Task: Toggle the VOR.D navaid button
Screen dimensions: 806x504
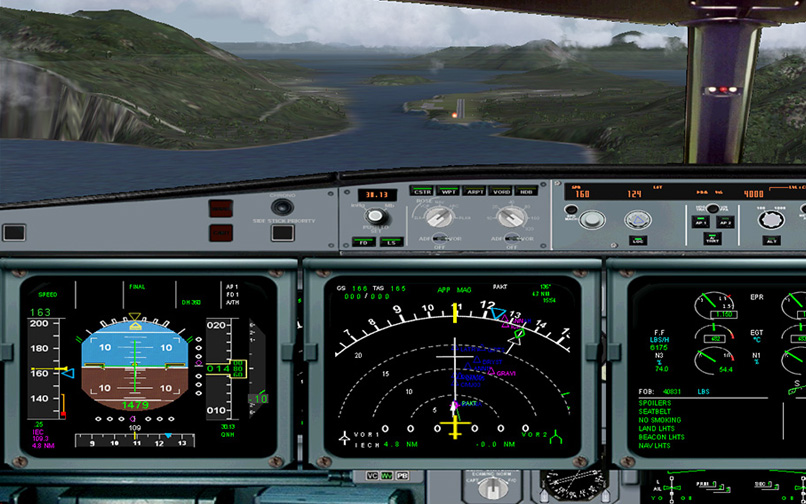Action: point(501,191)
